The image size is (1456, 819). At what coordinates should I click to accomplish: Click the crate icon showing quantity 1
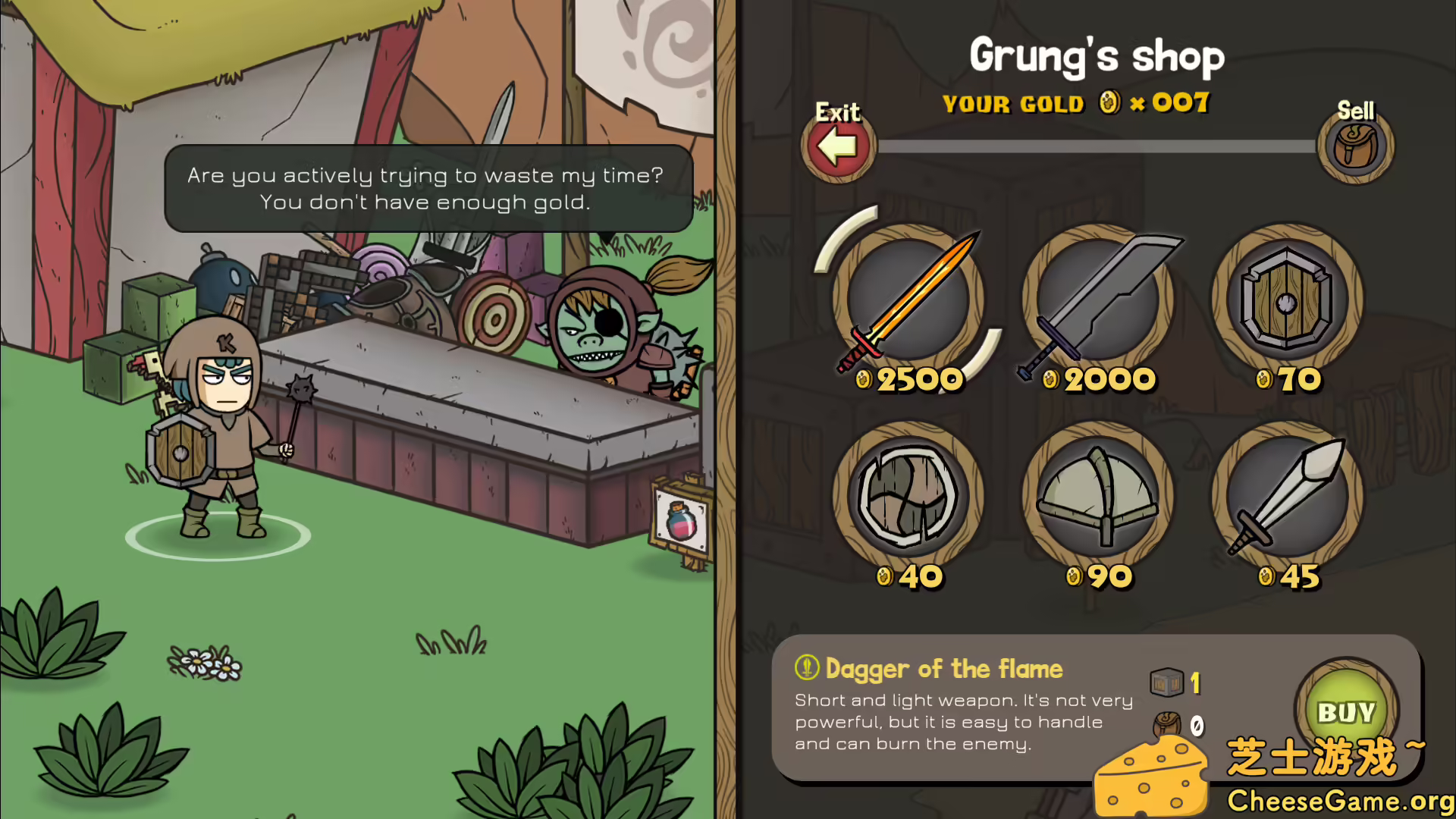pos(1166,682)
